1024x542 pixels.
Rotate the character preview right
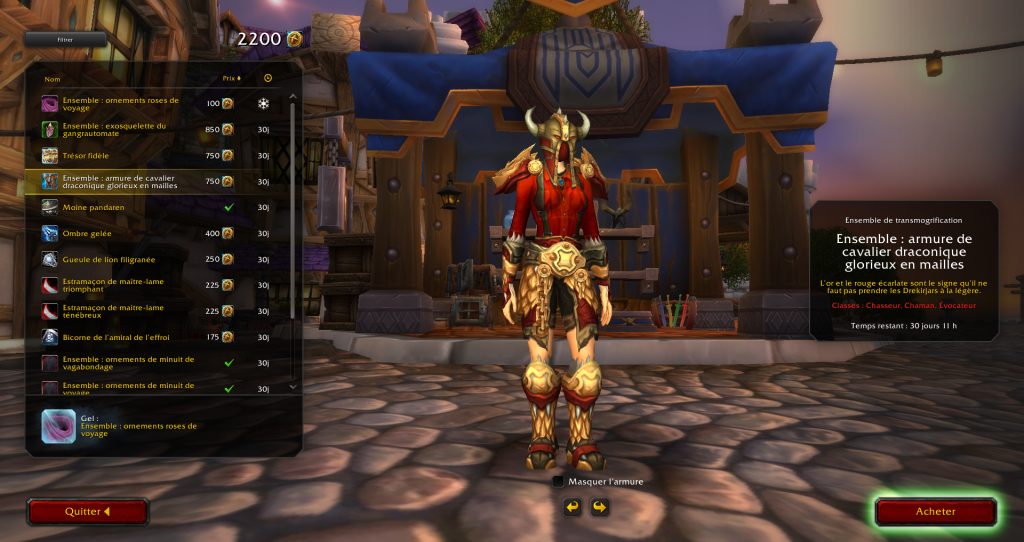pos(599,508)
